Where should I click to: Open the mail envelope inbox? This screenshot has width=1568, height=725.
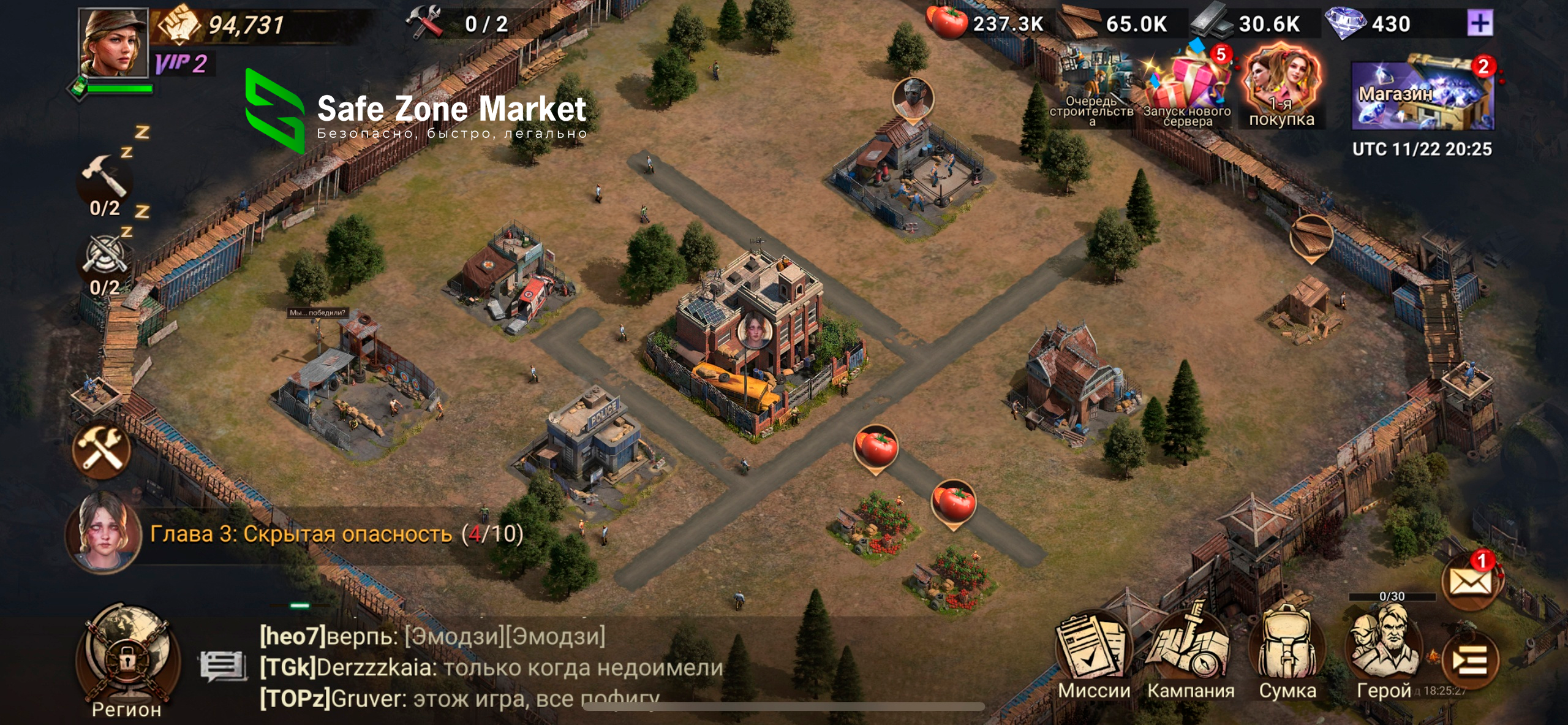coord(1471,581)
